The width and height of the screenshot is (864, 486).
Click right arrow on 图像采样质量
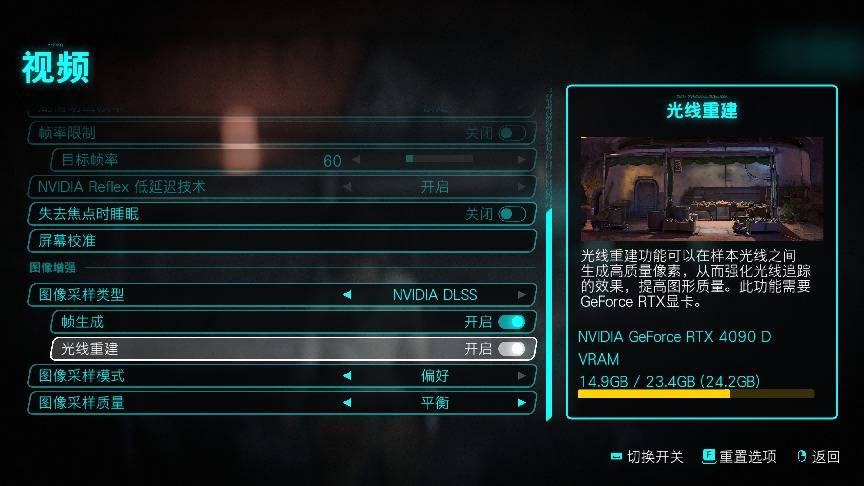pos(522,403)
